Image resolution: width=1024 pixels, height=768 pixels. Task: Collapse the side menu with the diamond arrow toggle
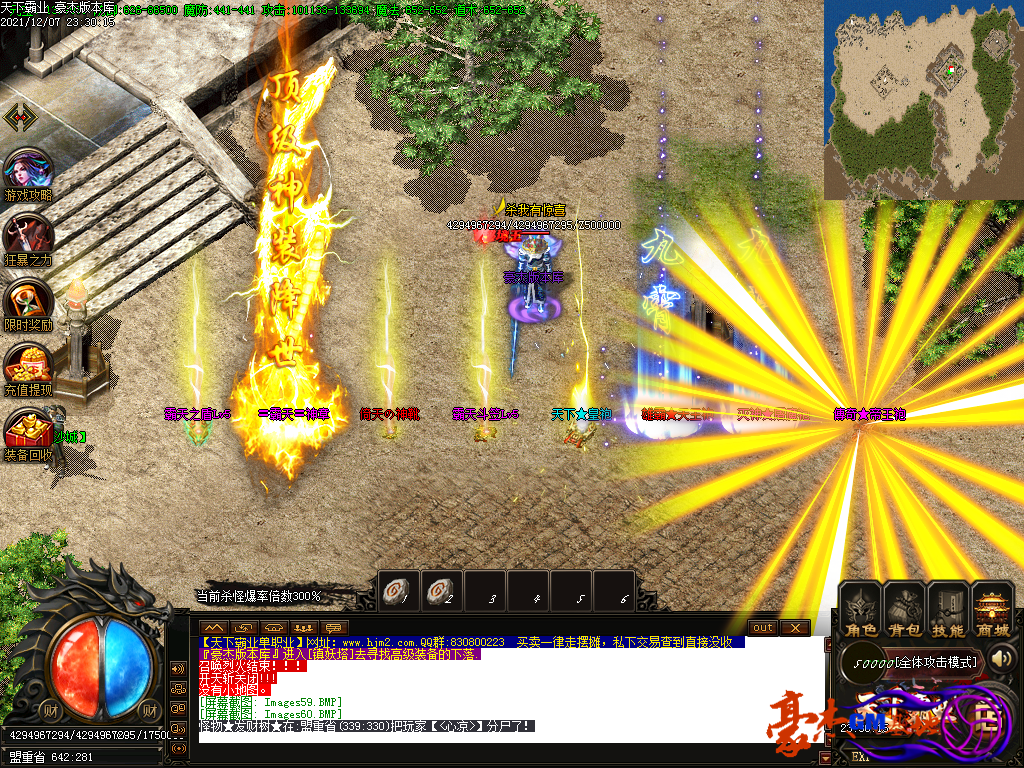pyautogui.click(x=21, y=118)
